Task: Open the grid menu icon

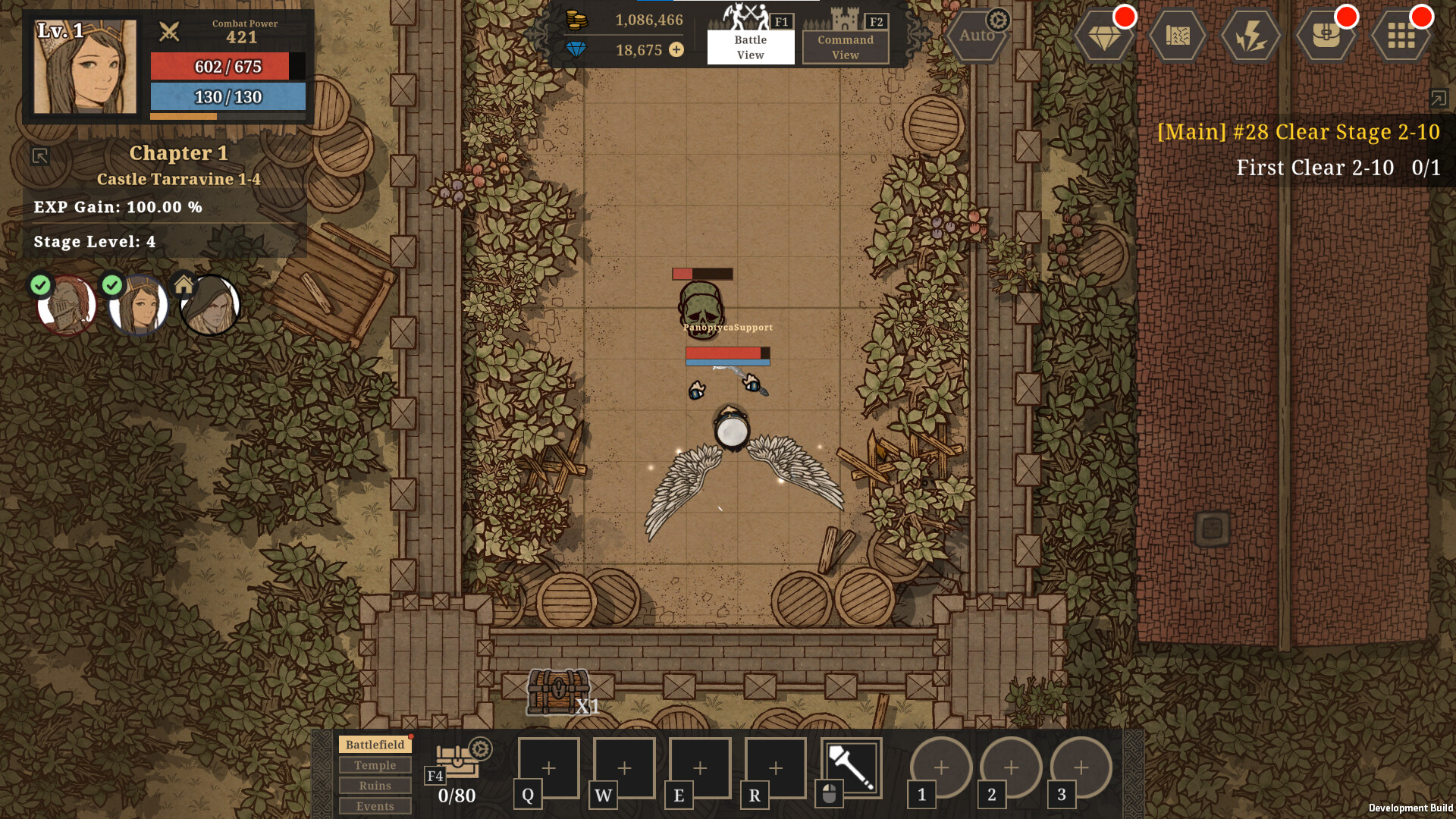Action: (x=1401, y=36)
